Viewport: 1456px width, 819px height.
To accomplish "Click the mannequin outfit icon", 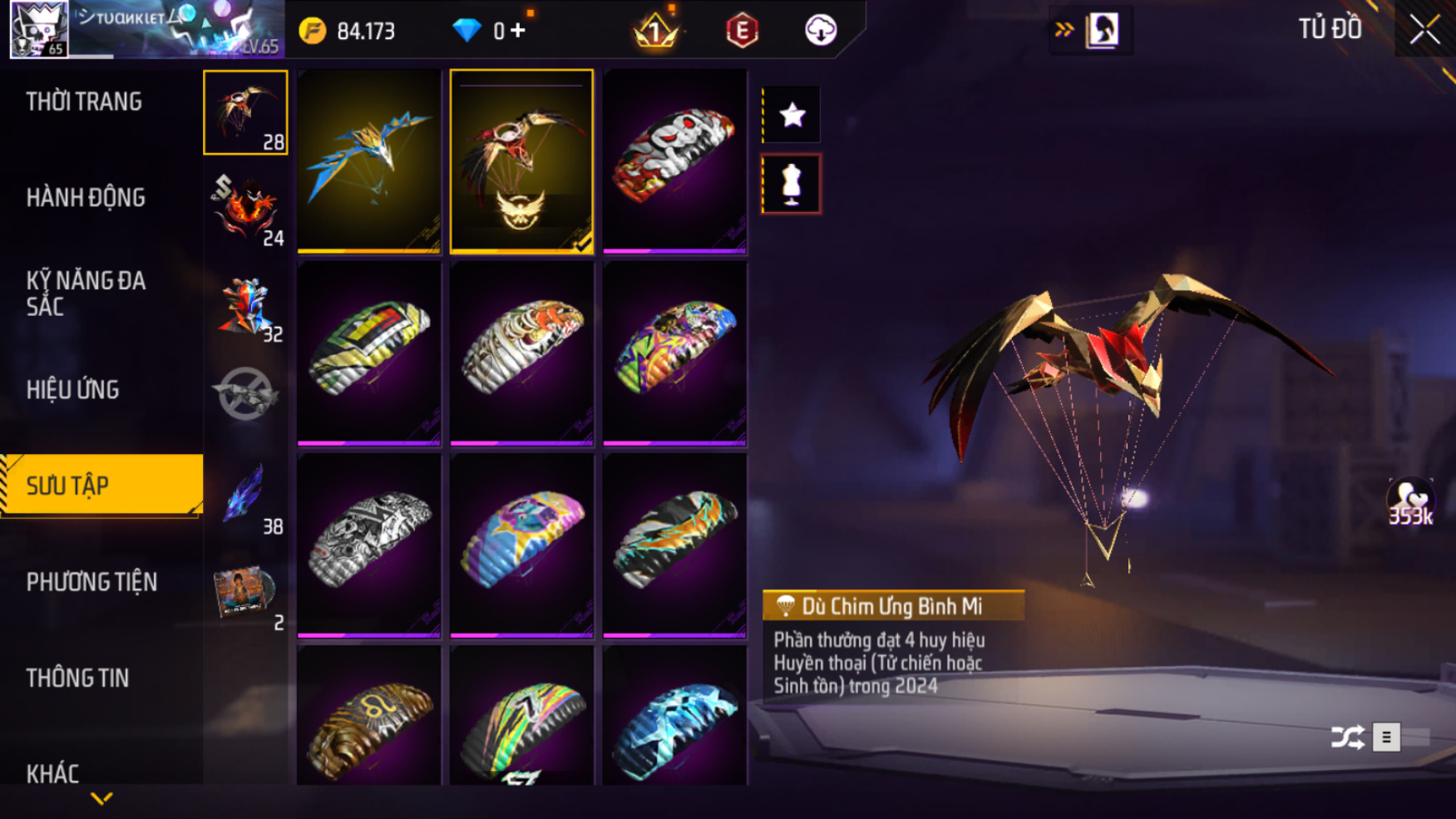I will [x=792, y=184].
